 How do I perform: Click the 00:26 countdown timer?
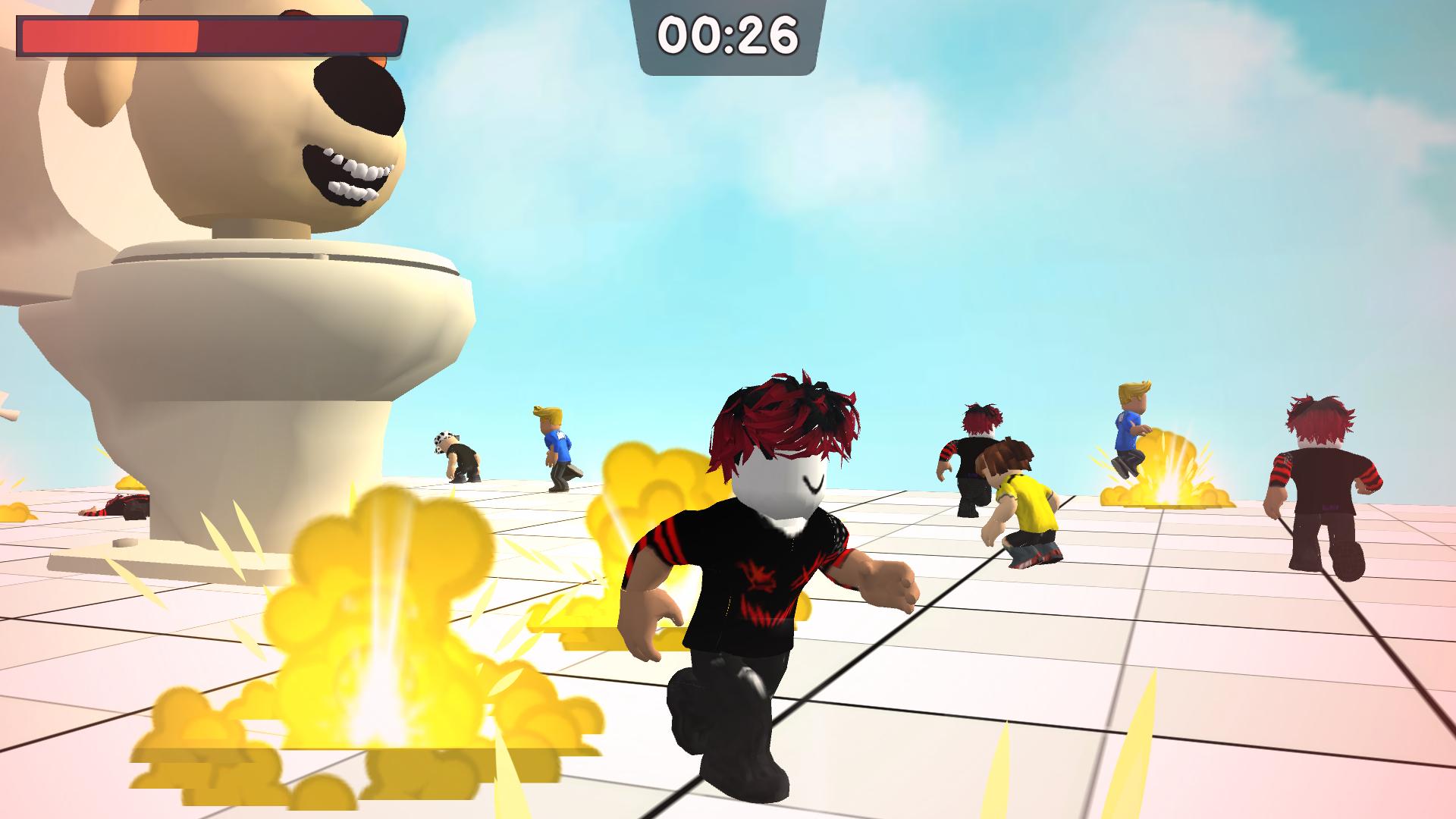[x=728, y=34]
